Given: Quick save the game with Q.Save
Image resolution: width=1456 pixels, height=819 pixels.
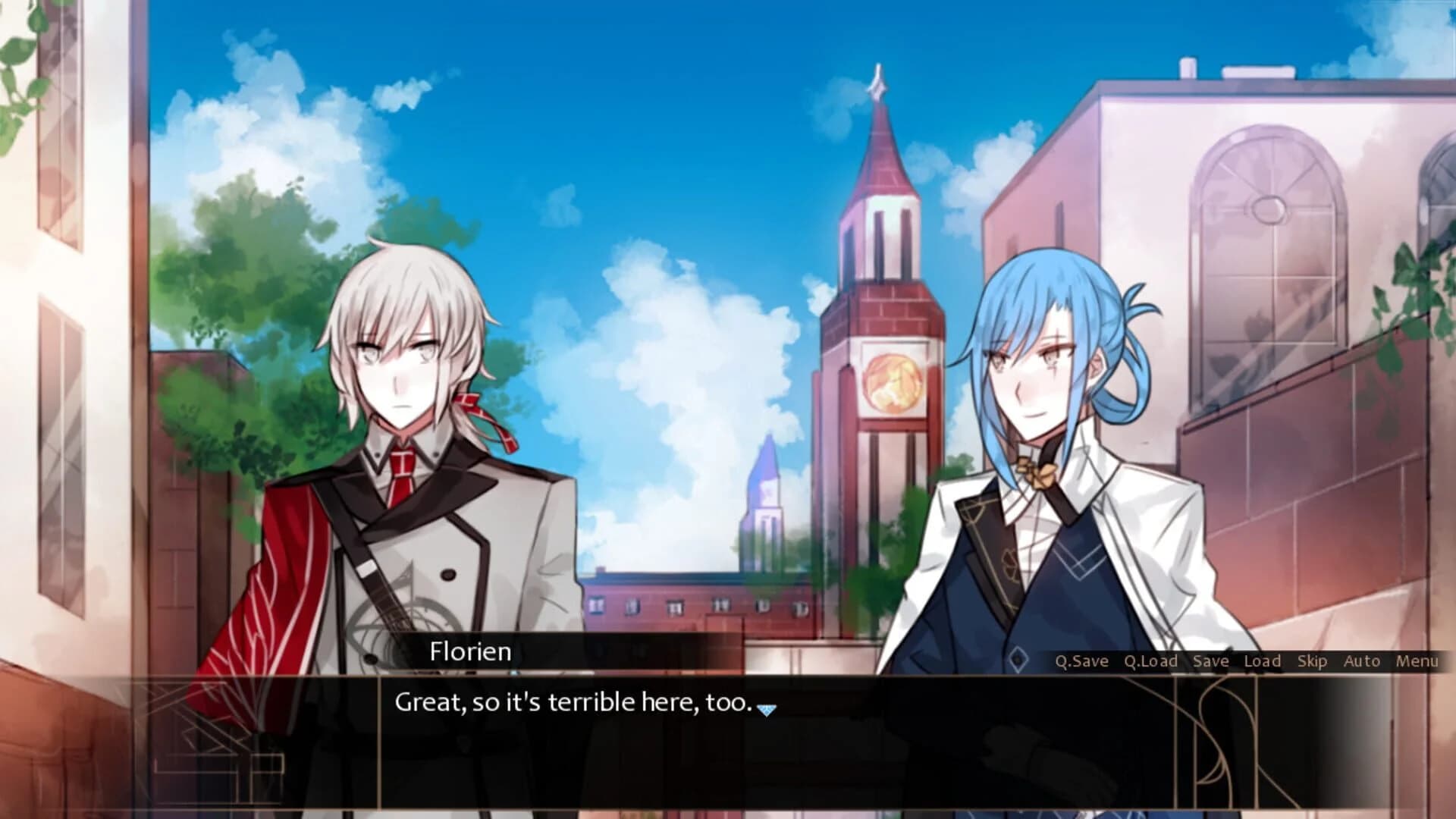Looking at the screenshot, I should click(x=1081, y=661).
